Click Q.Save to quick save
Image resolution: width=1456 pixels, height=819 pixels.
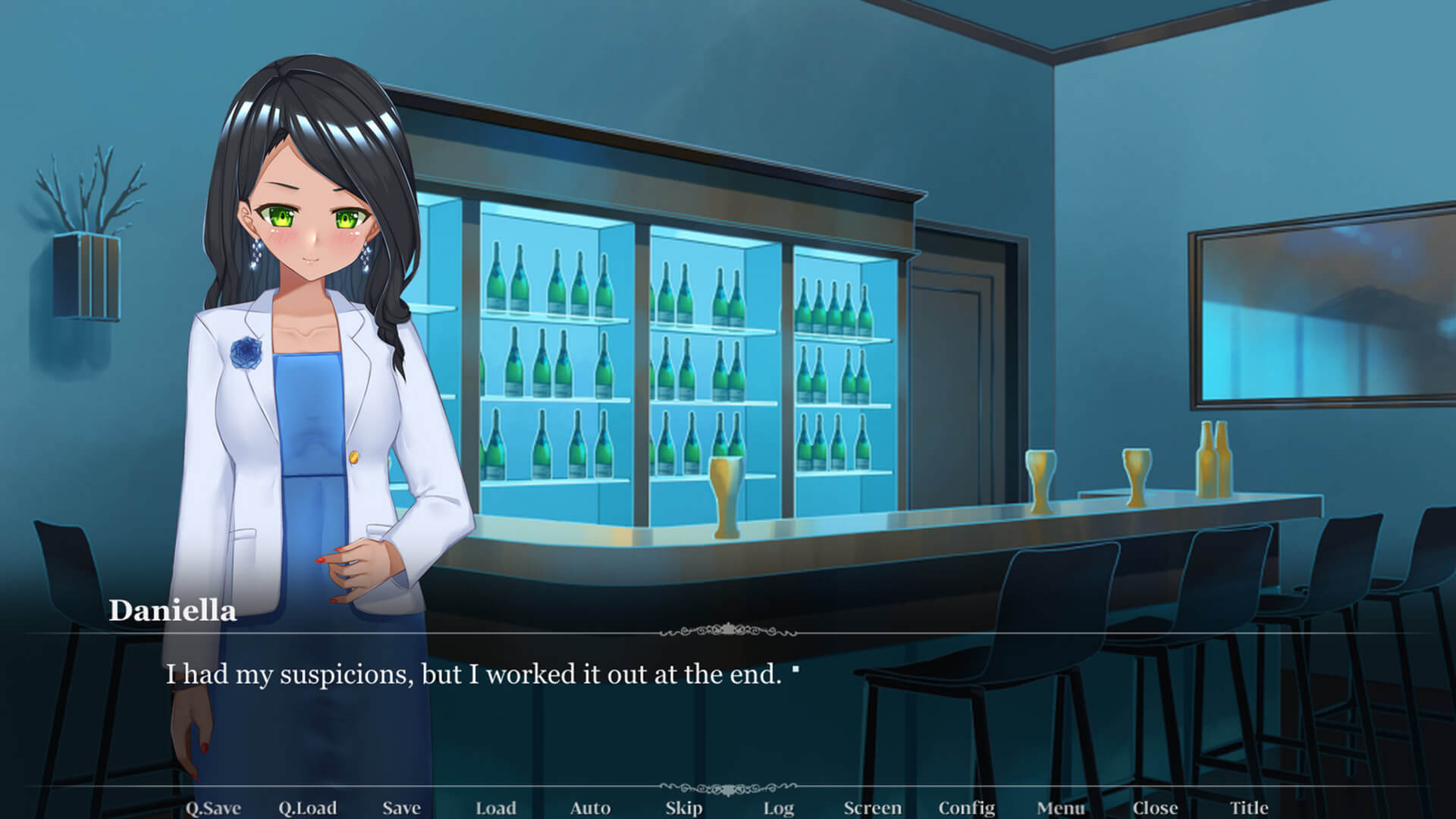213,808
